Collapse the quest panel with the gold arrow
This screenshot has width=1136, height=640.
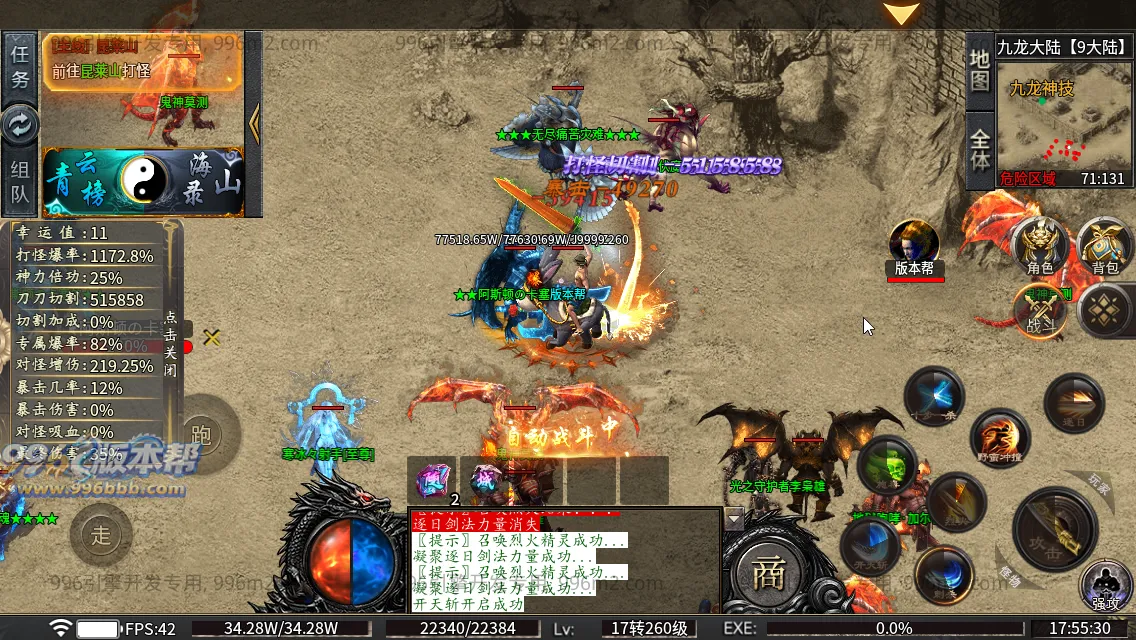tap(253, 124)
